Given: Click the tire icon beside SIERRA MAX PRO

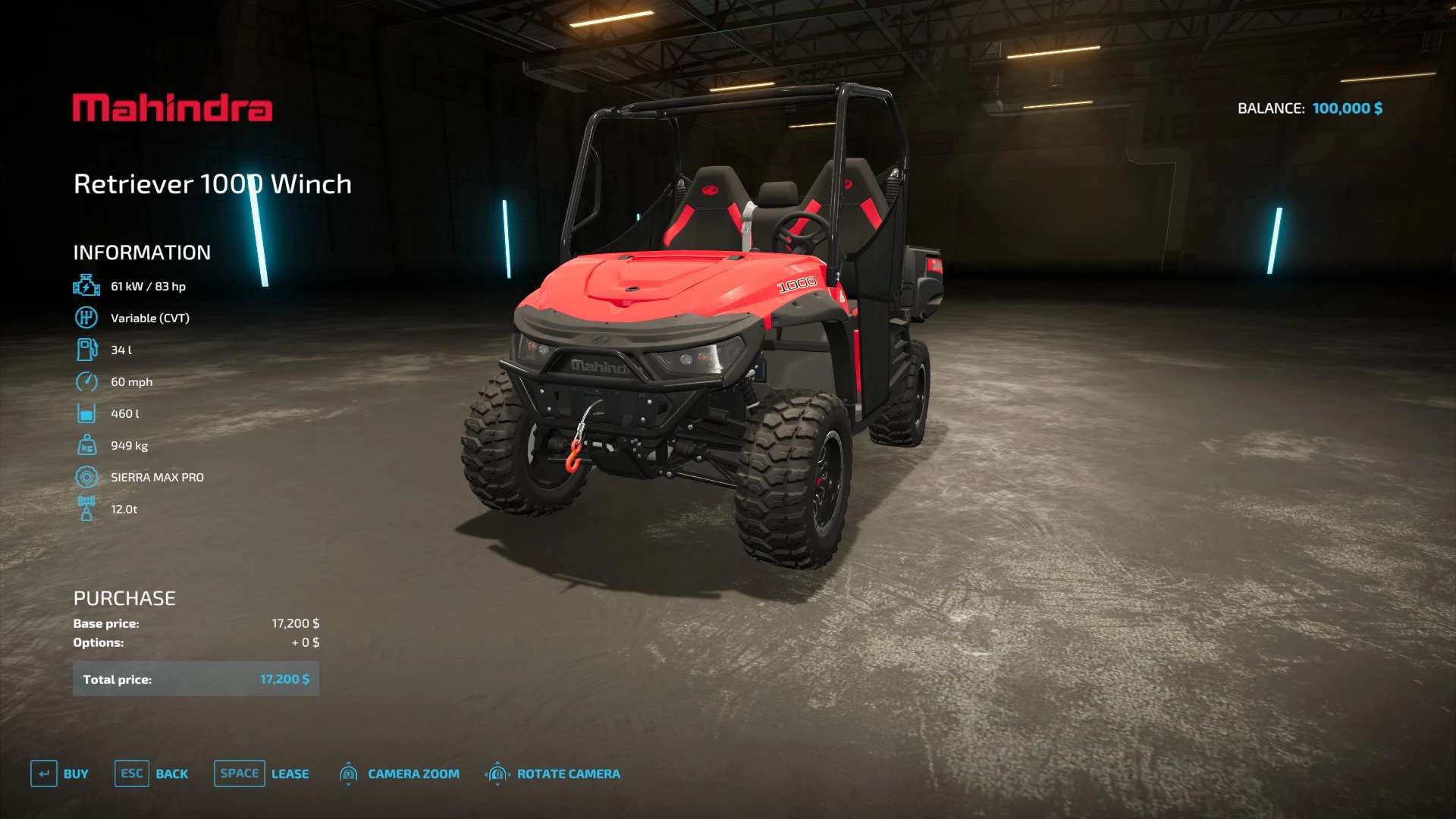Looking at the screenshot, I should coord(86,477).
